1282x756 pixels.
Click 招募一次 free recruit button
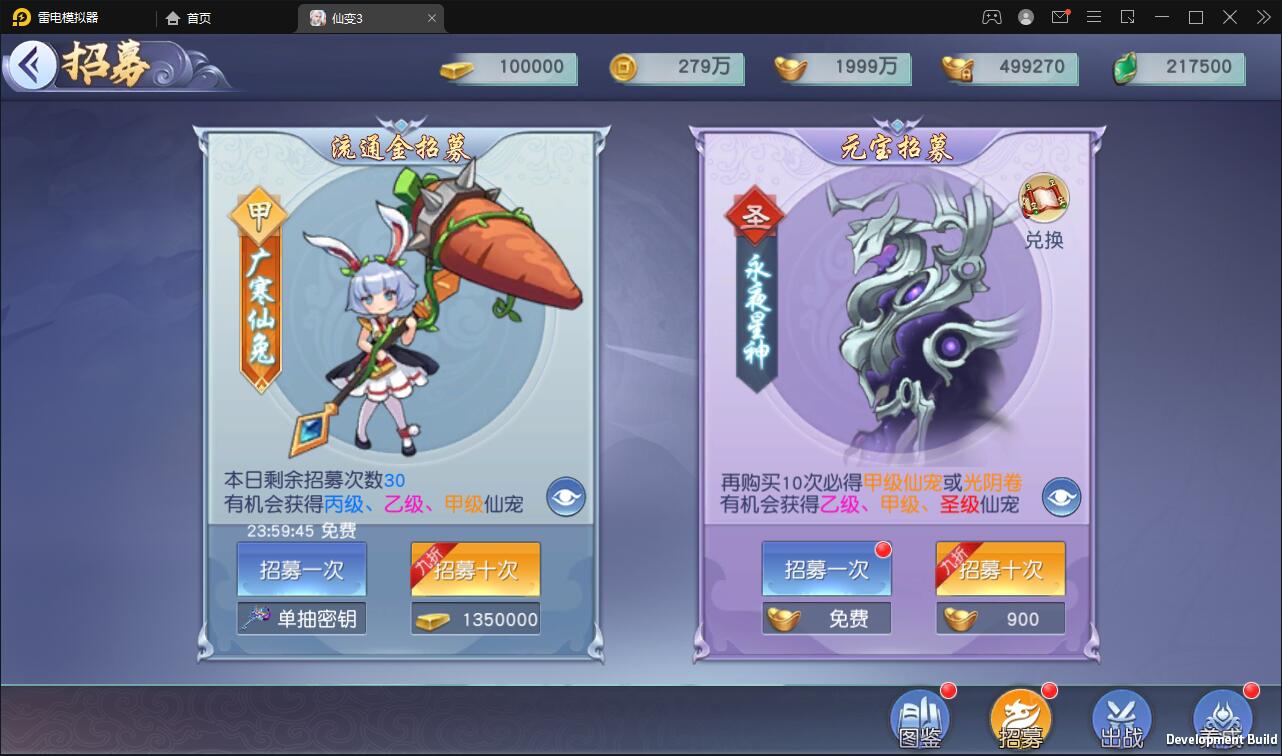point(827,570)
